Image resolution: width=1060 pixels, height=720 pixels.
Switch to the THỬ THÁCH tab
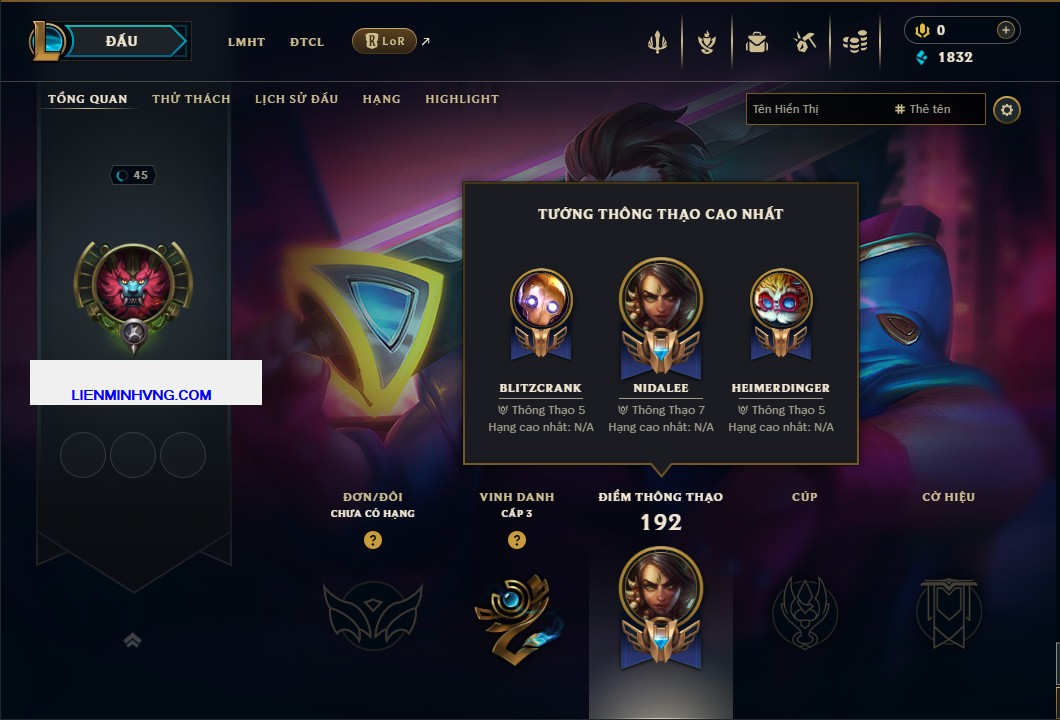pos(191,99)
